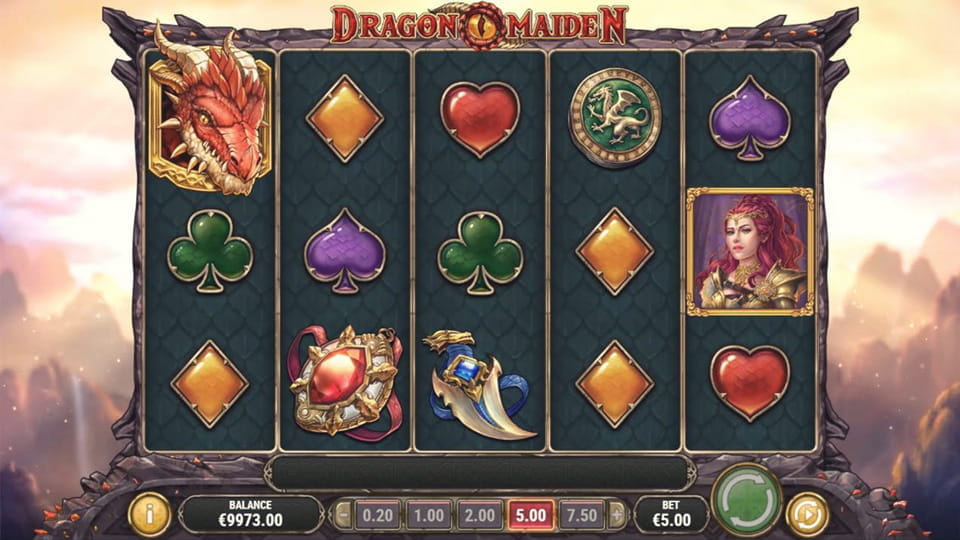Switch the bet to 7.50
This screenshot has width=960, height=540.
581,515
